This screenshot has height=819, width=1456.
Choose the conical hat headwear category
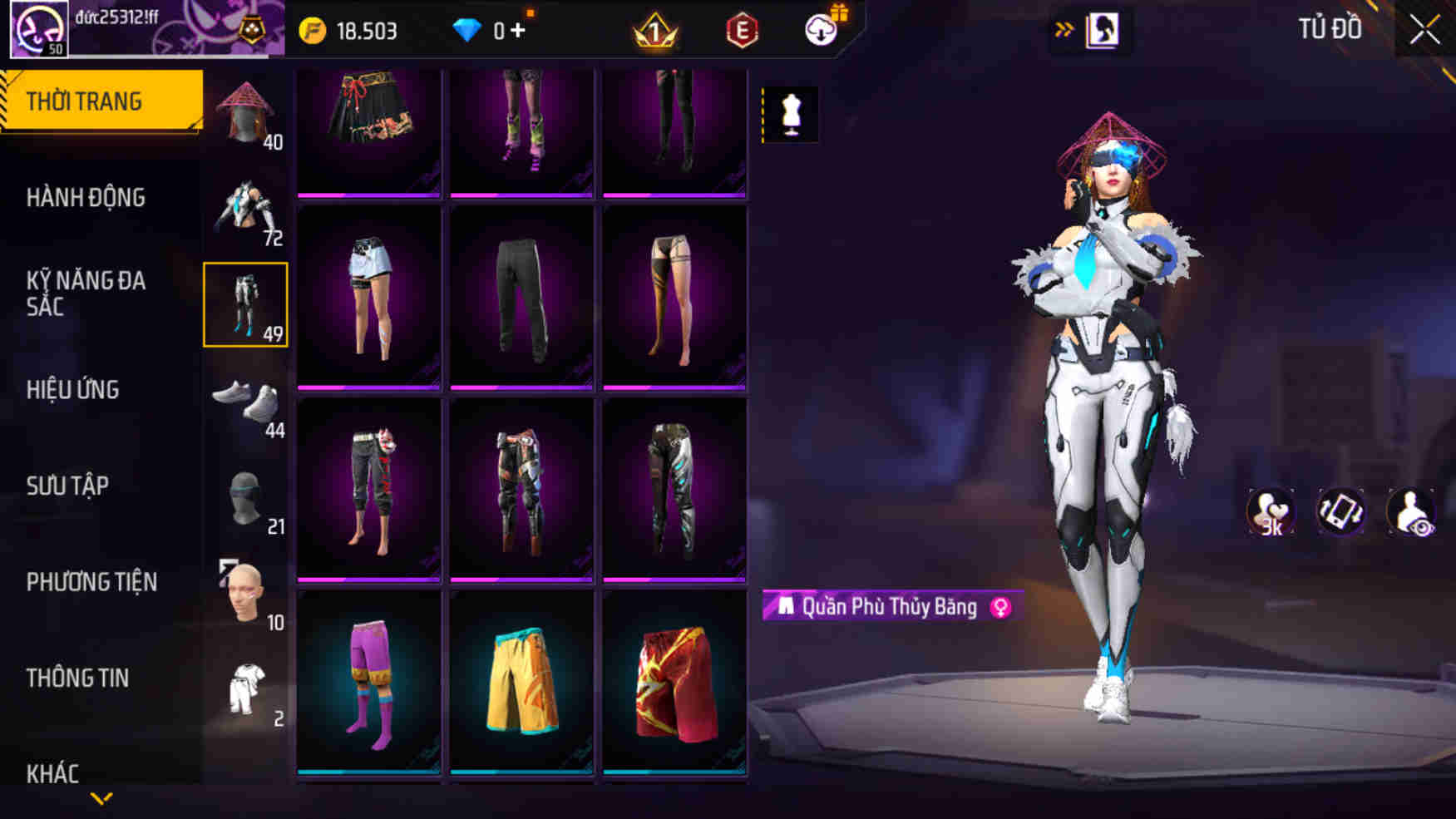246,113
